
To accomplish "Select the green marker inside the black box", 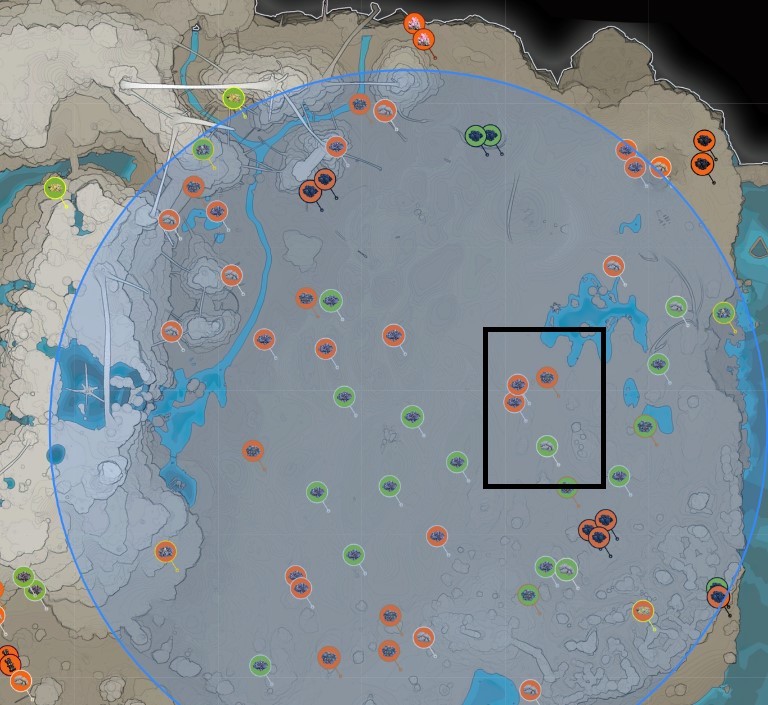I will 546,445.
